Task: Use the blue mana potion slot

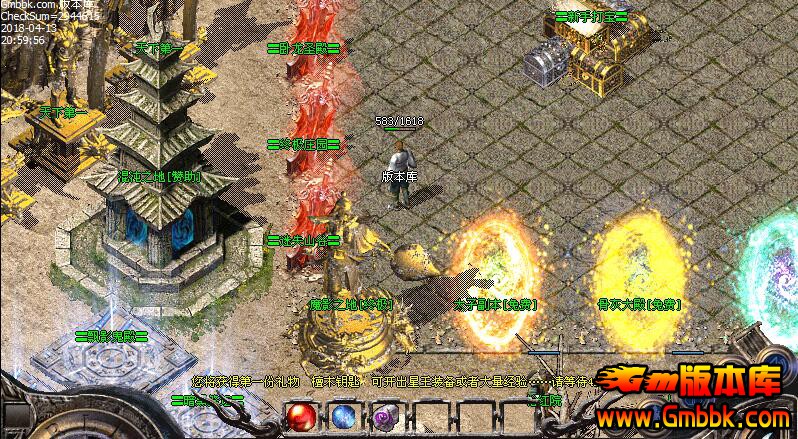Action: (343, 416)
